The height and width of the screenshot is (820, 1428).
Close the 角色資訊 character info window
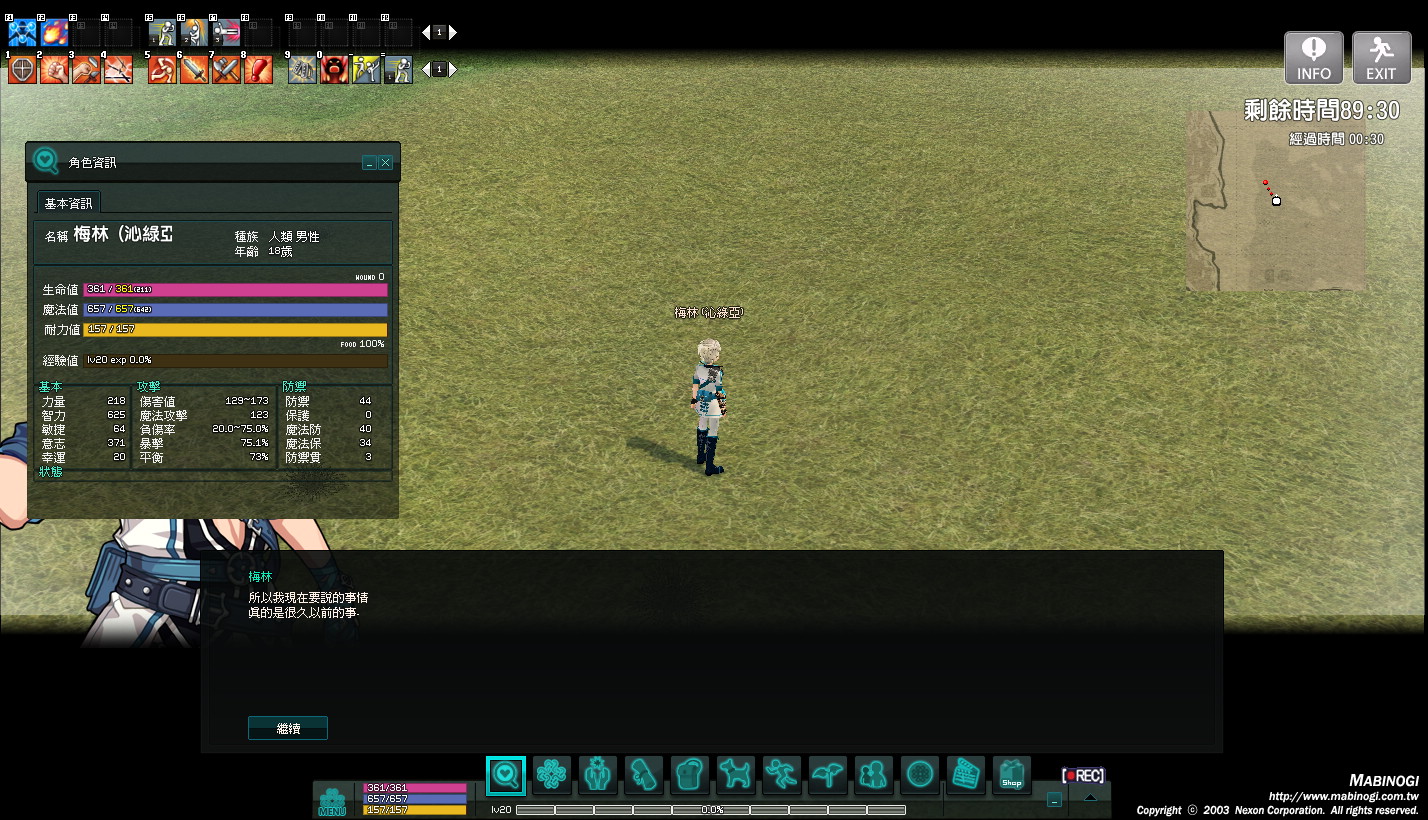386,163
